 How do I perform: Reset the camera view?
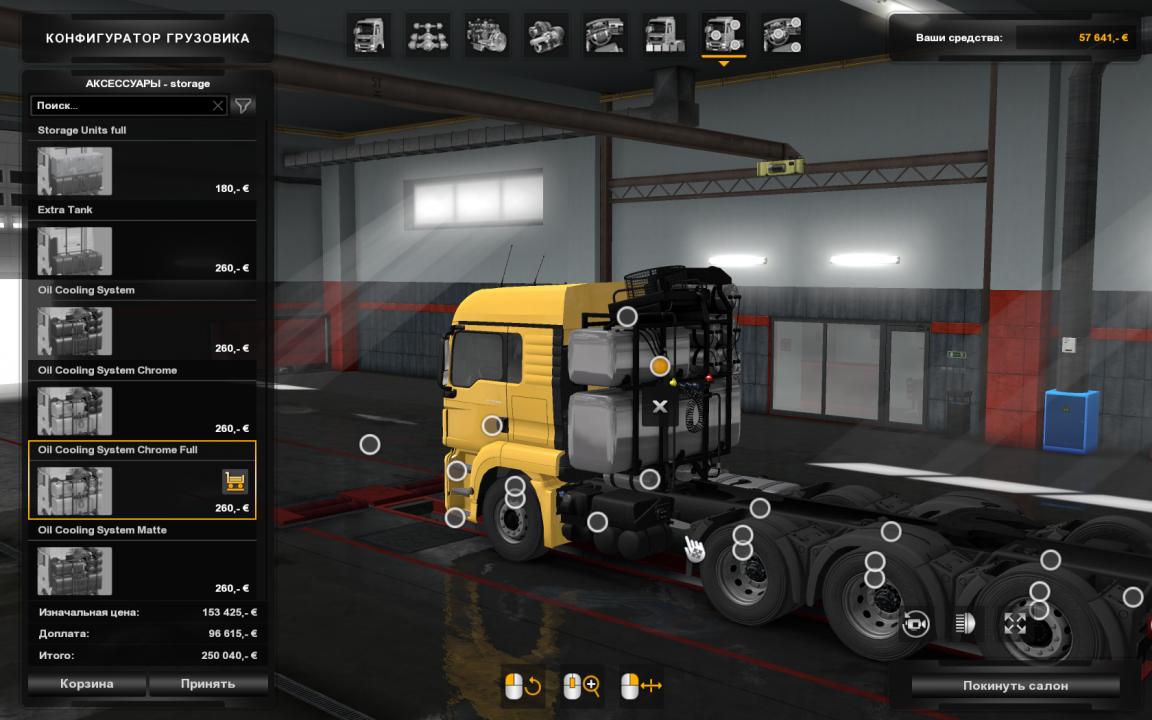coord(915,625)
